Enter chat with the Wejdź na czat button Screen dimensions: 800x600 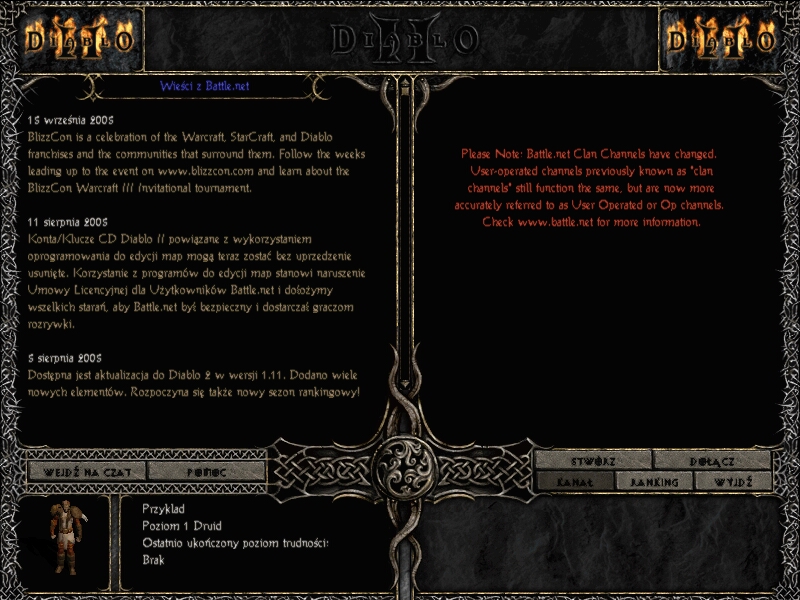coord(86,471)
